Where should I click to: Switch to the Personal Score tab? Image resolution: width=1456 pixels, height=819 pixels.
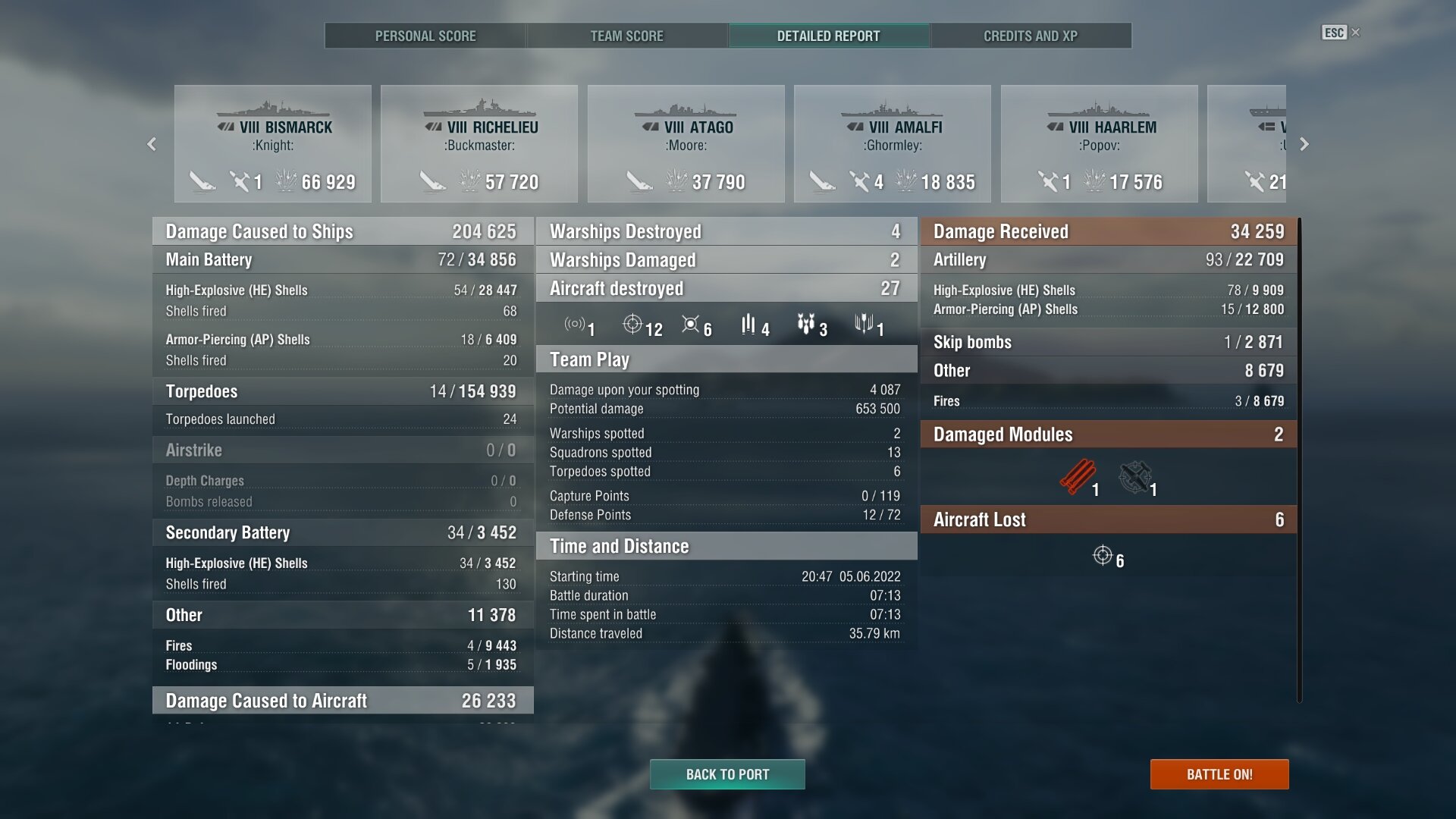pyautogui.click(x=425, y=36)
